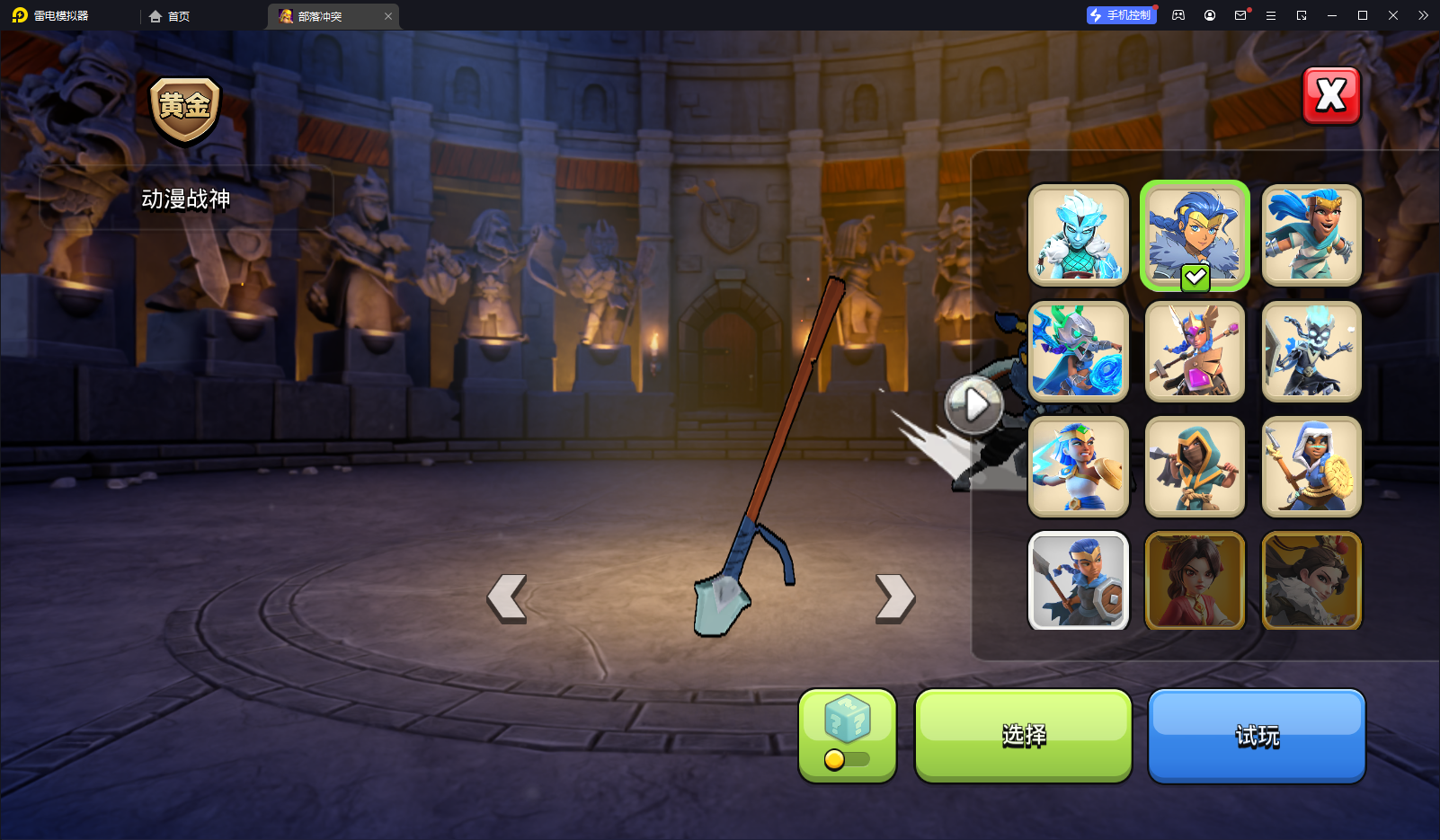
Task: Switch to the emulator 首页 home tab
Action: (x=170, y=16)
